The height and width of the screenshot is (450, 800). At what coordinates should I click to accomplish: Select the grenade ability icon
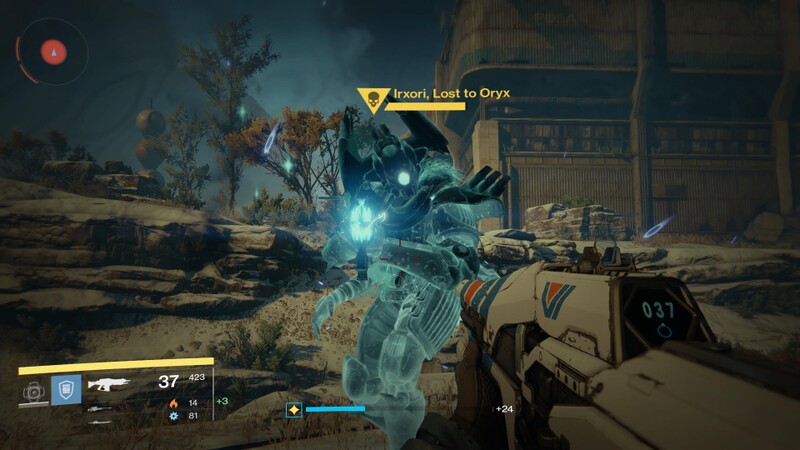(33, 390)
